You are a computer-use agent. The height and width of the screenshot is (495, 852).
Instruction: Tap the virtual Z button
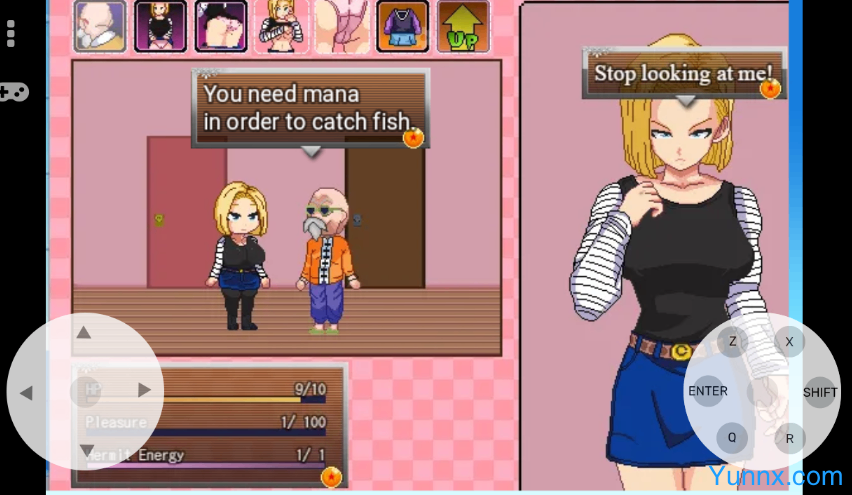[732, 342]
